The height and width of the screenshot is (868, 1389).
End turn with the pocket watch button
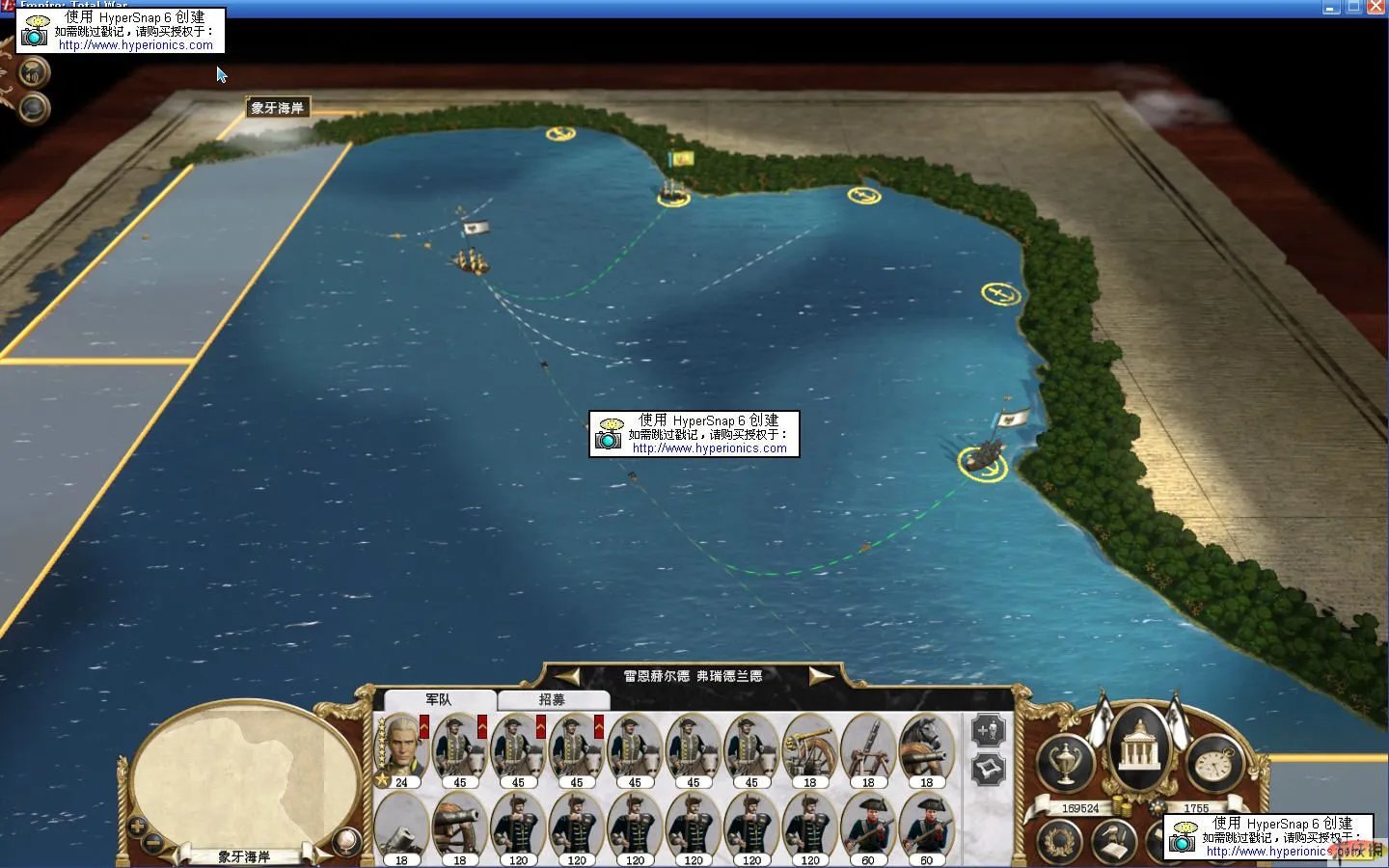[x=1214, y=762]
